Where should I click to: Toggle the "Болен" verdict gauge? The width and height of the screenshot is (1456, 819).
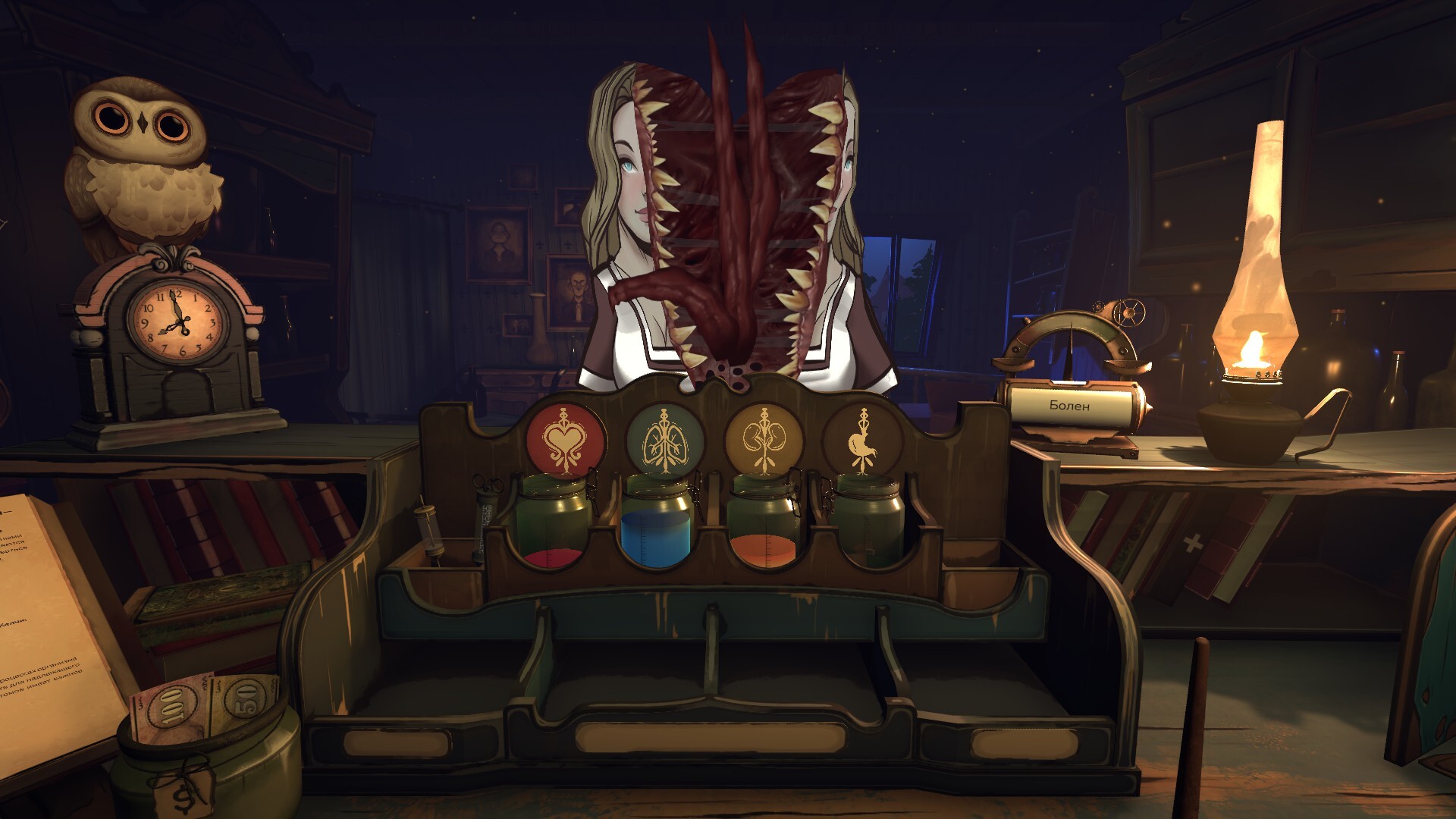(1070, 406)
